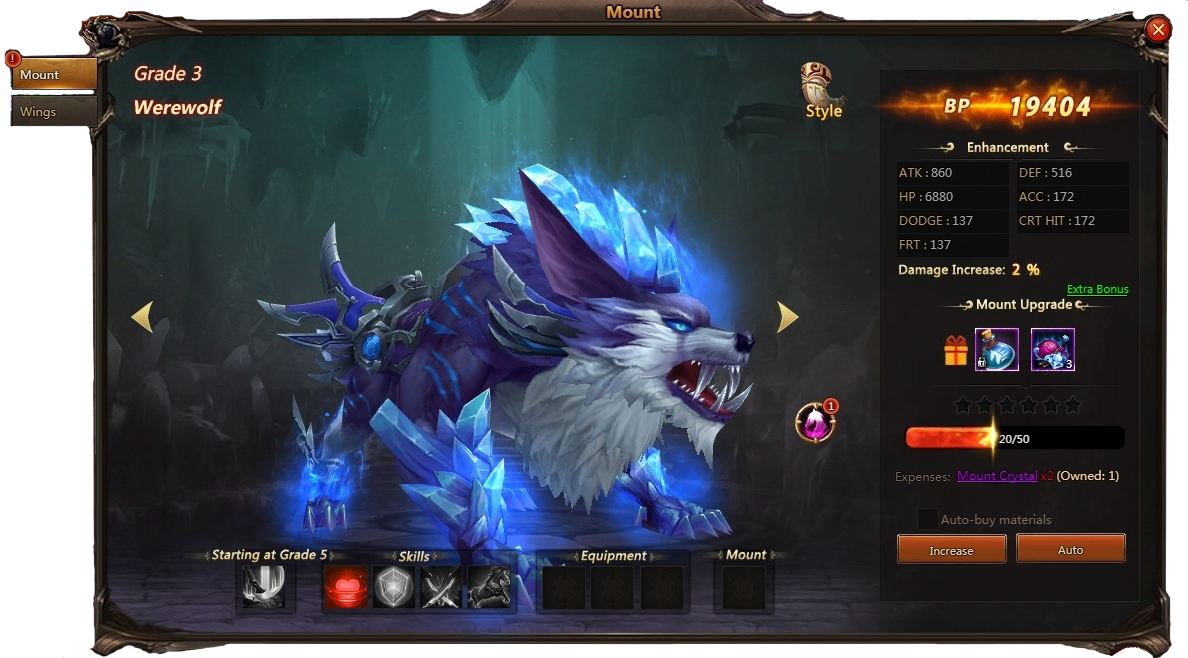This screenshot has height=658, width=1188.
Task: Click the pink crystal icon with notification
Action: pyautogui.click(x=815, y=422)
